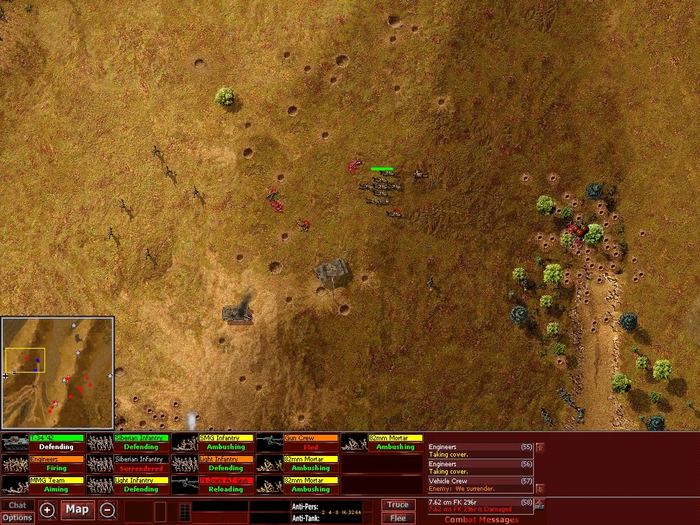Image resolution: width=700 pixels, height=525 pixels.
Task: Click the minimap overview
Action: pos(58,372)
